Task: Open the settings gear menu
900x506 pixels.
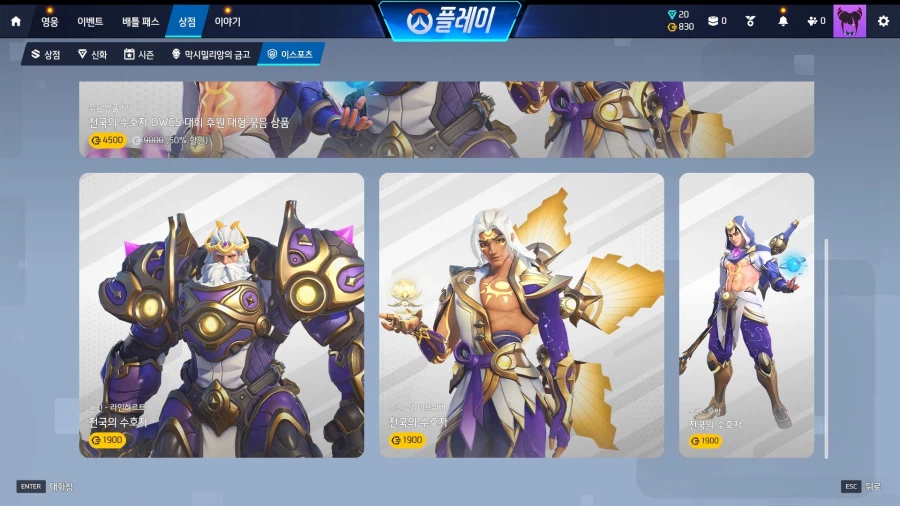Action: [x=883, y=21]
